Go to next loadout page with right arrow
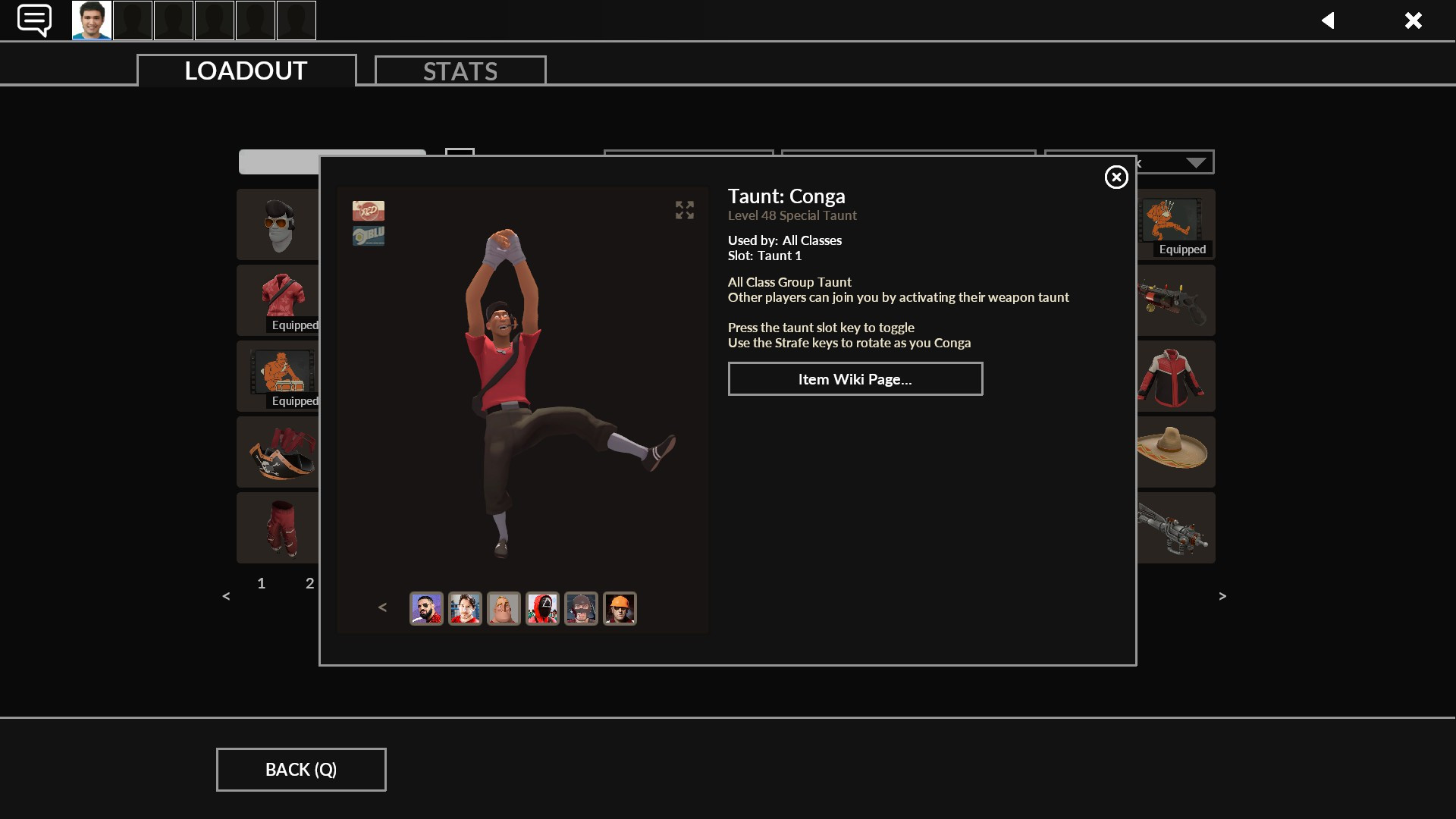 pyautogui.click(x=1222, y=596)
